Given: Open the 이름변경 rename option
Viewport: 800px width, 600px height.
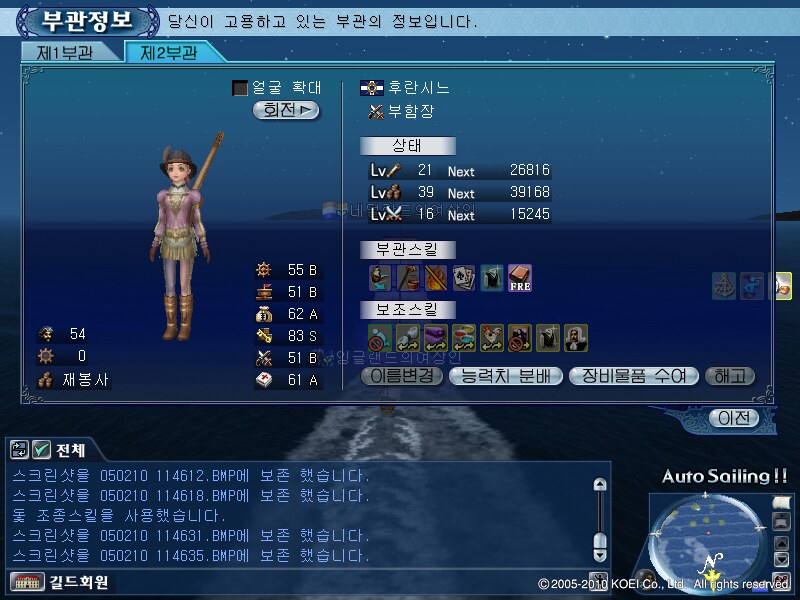Looking at the screenshot, I should [x=400, y=376].
